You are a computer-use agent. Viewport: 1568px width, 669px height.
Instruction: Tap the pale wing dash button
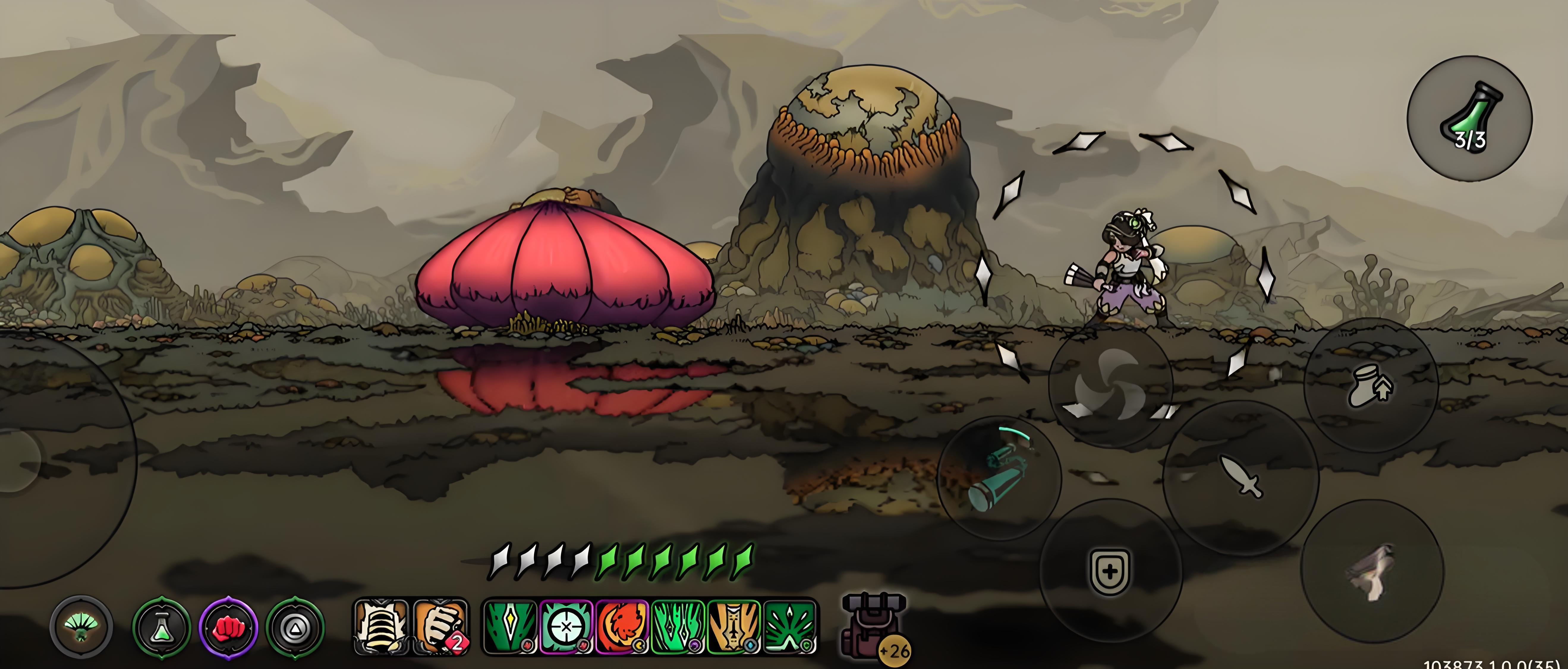[1372, 572]
